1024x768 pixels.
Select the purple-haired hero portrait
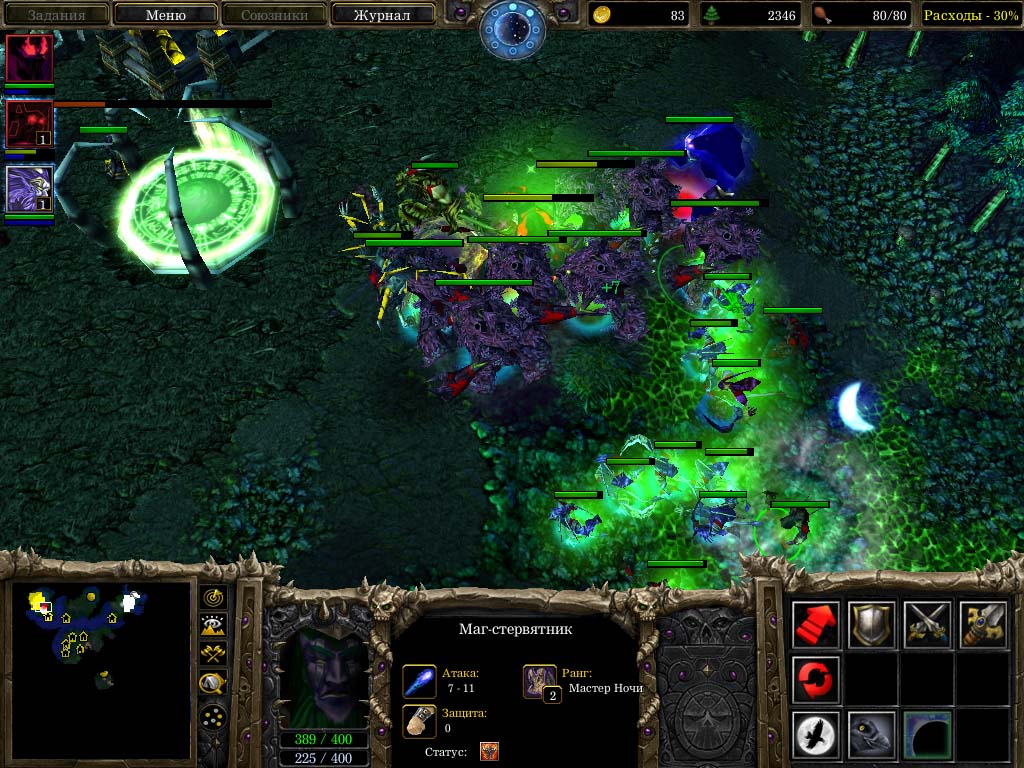(x=29, y=189)
